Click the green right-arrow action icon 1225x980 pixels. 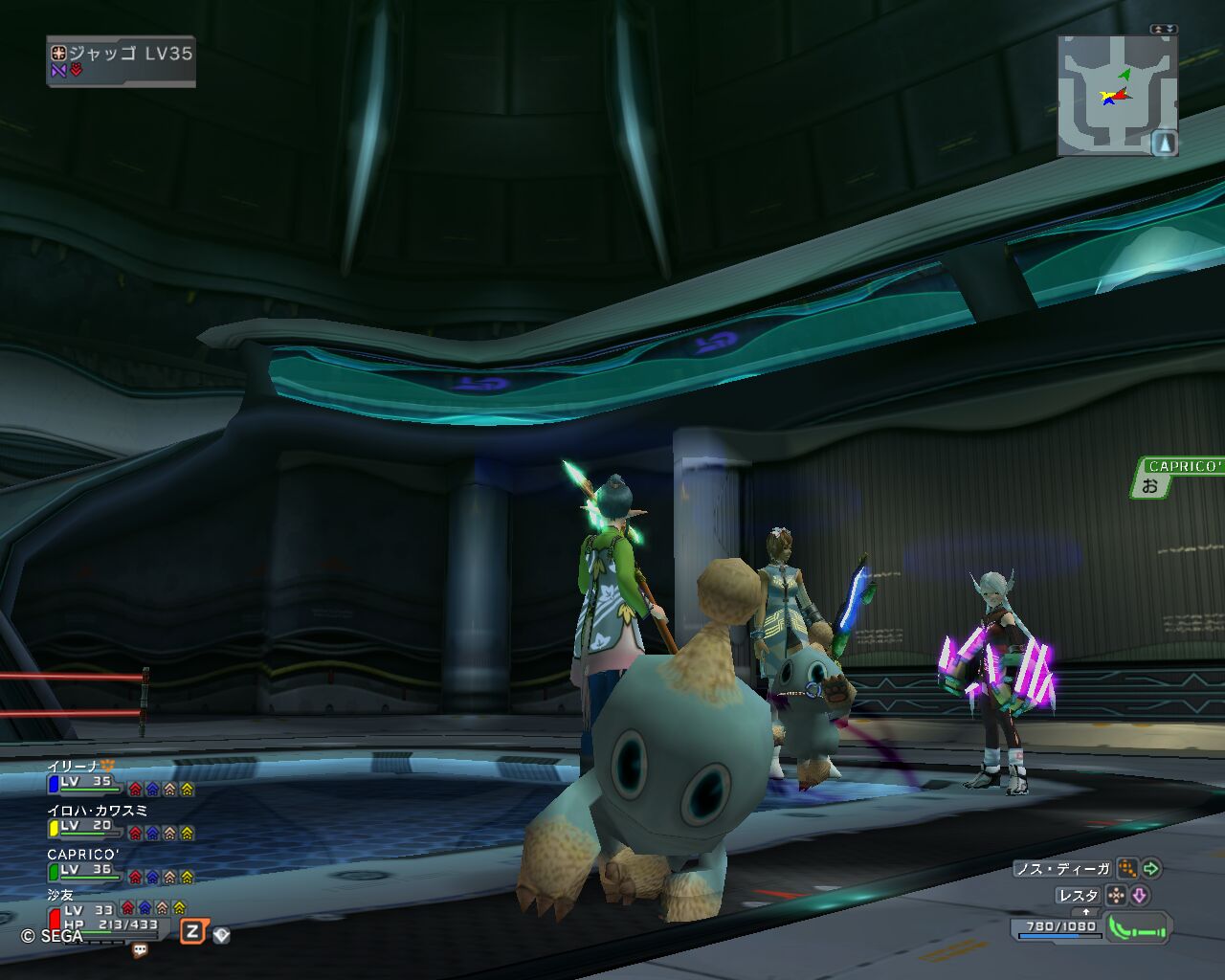pyautogui.click(x=1151, y=869)
